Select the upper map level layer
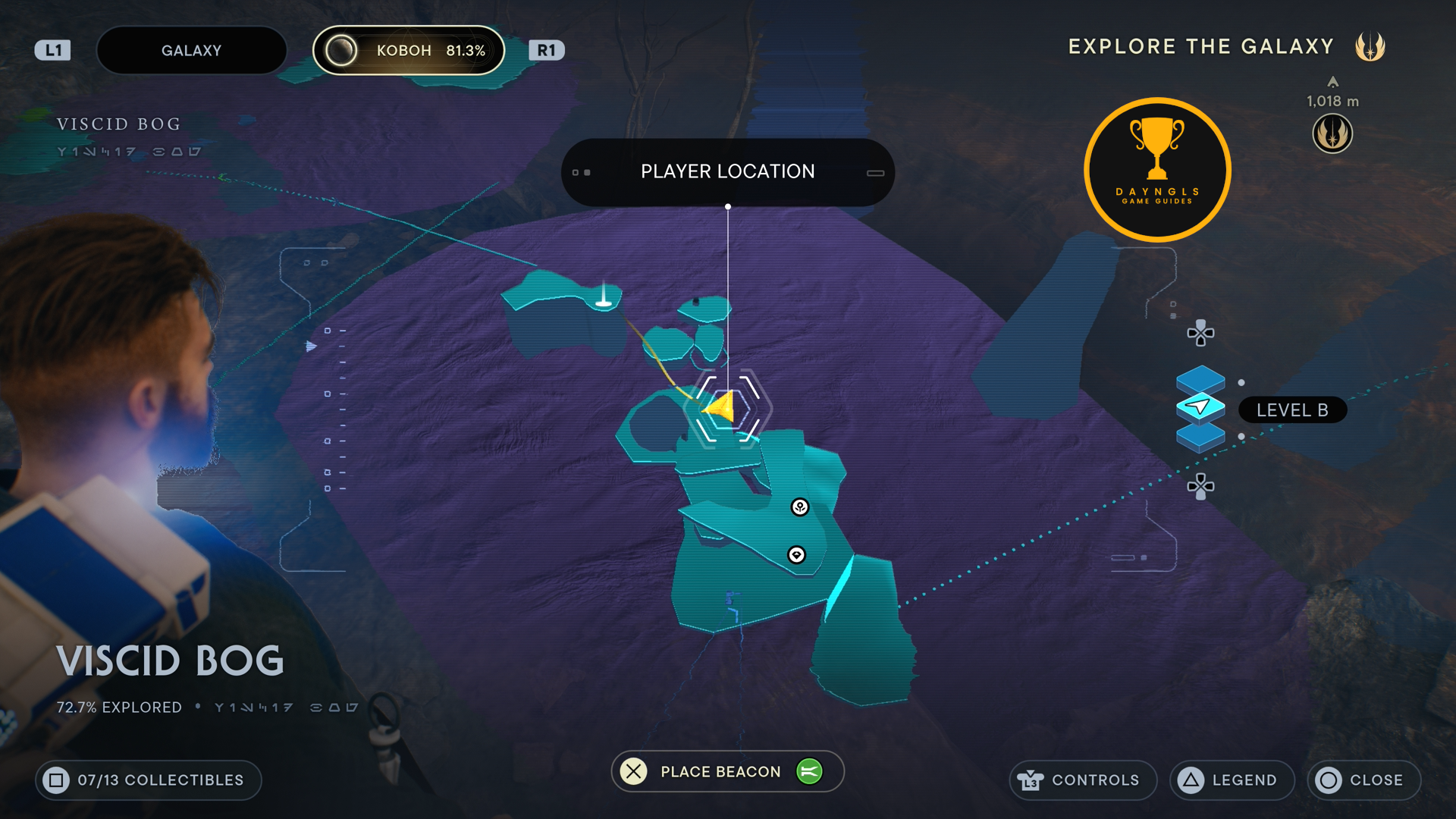 [1200, 378]
